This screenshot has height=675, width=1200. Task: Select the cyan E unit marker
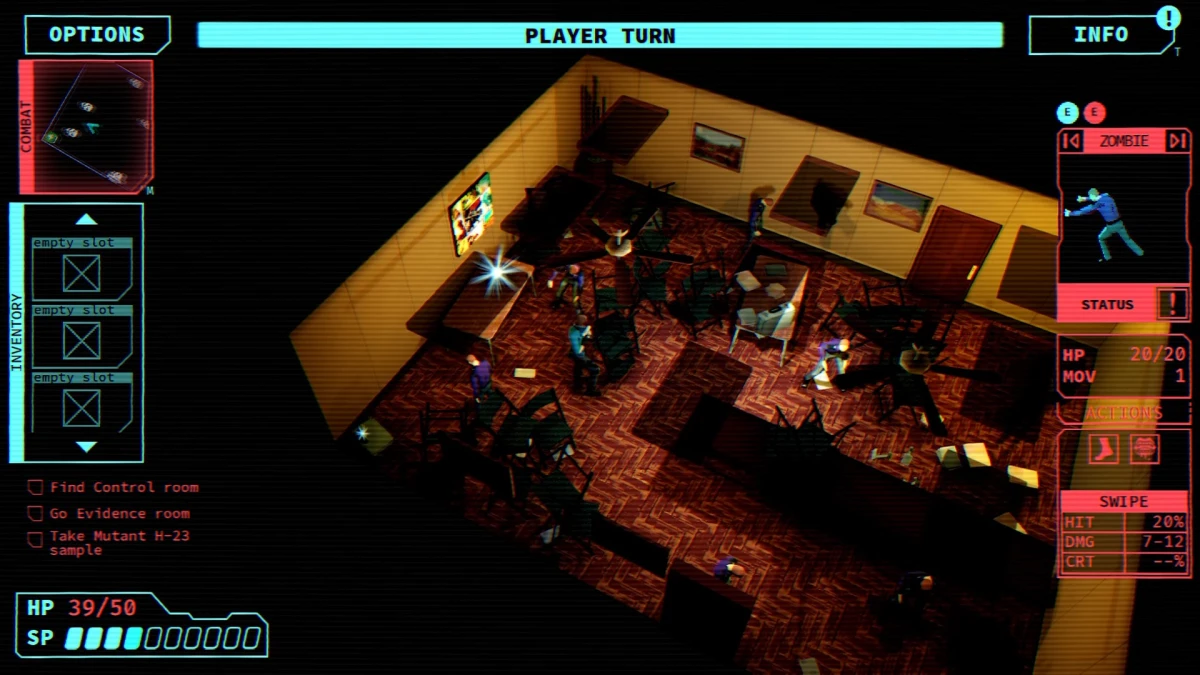coord(1068,113)
